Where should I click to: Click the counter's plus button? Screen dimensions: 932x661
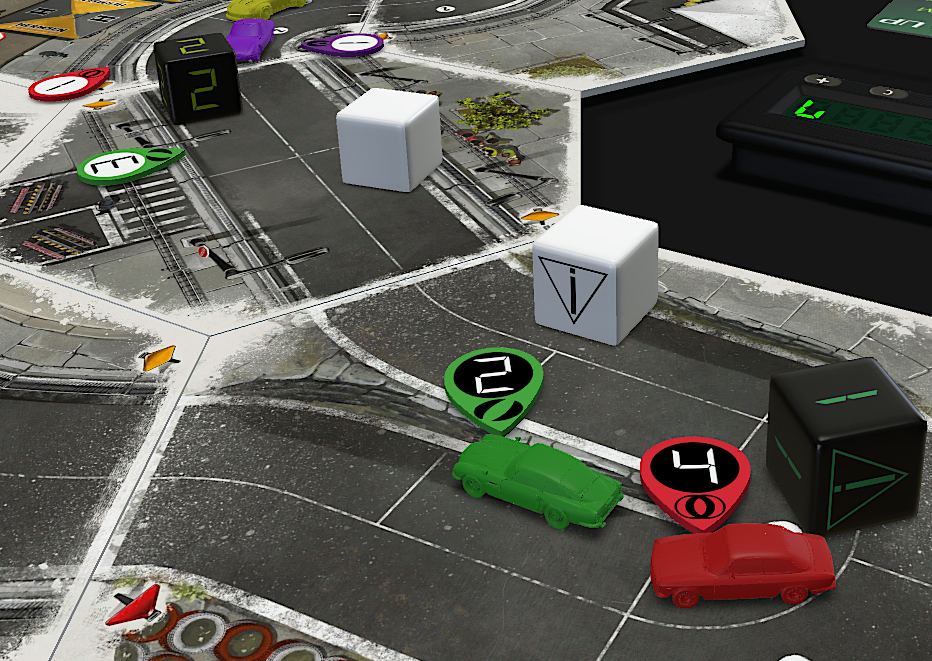pos(825,81)
